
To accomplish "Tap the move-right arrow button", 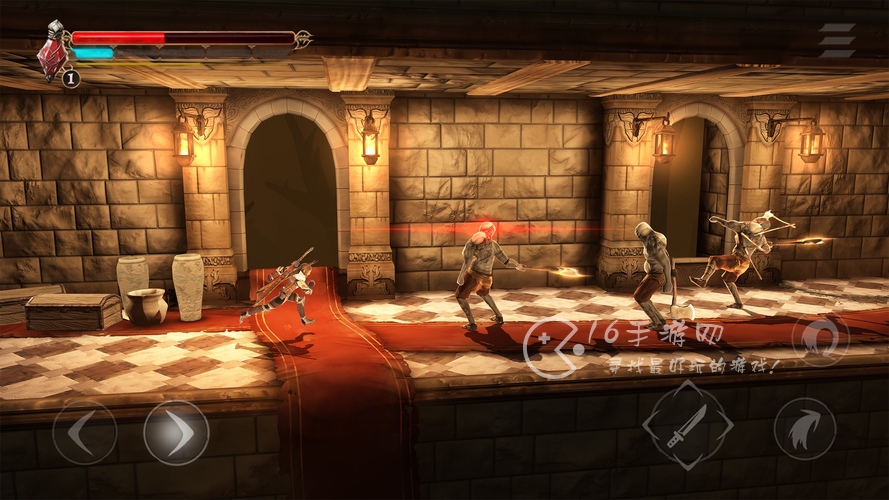I will (x=175, y=432).
